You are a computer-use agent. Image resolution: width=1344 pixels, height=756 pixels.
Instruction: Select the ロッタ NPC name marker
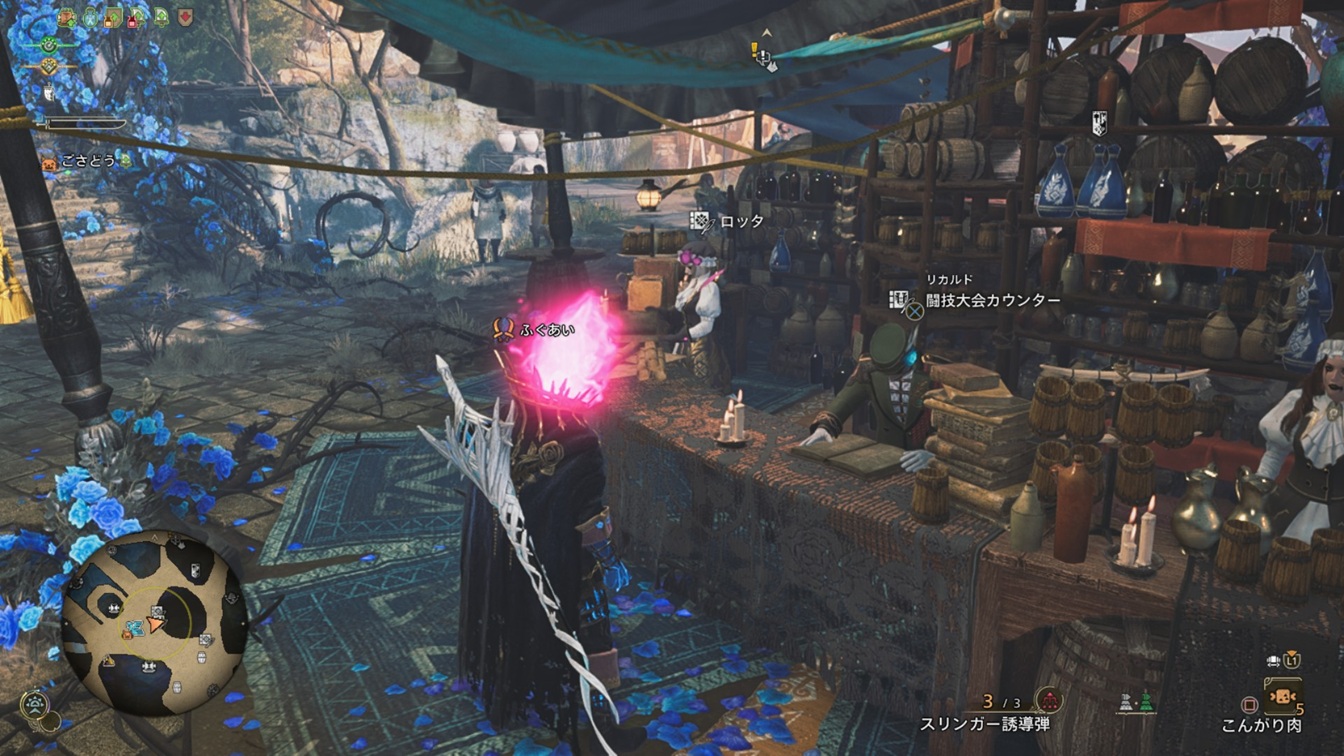(741, 221)
